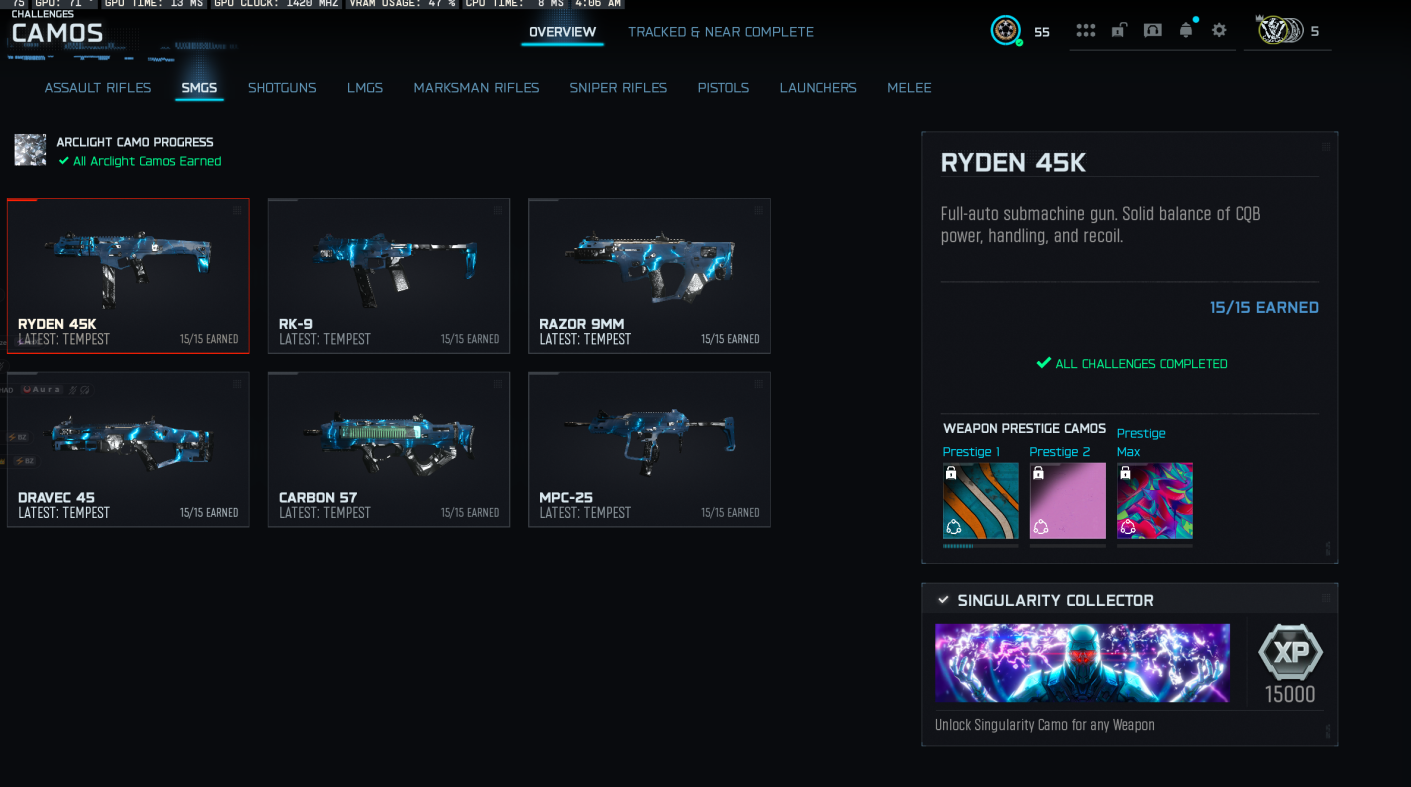1411x787 pixels.
Task: Click the All Challenges Completed status text
Action: click(x=1131, y=363)
